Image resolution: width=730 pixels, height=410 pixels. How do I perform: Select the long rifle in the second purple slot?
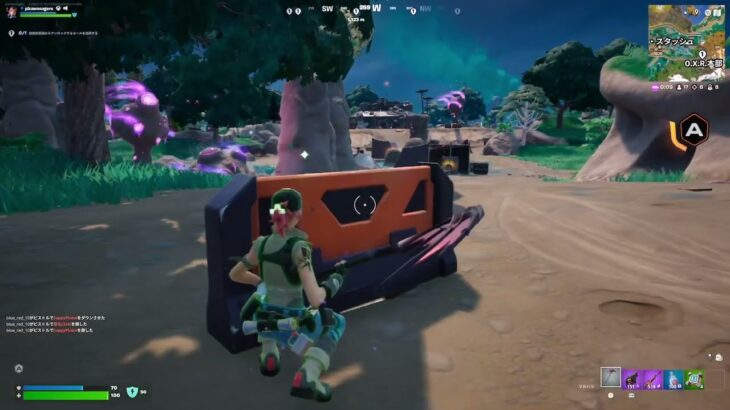[653, 378]
